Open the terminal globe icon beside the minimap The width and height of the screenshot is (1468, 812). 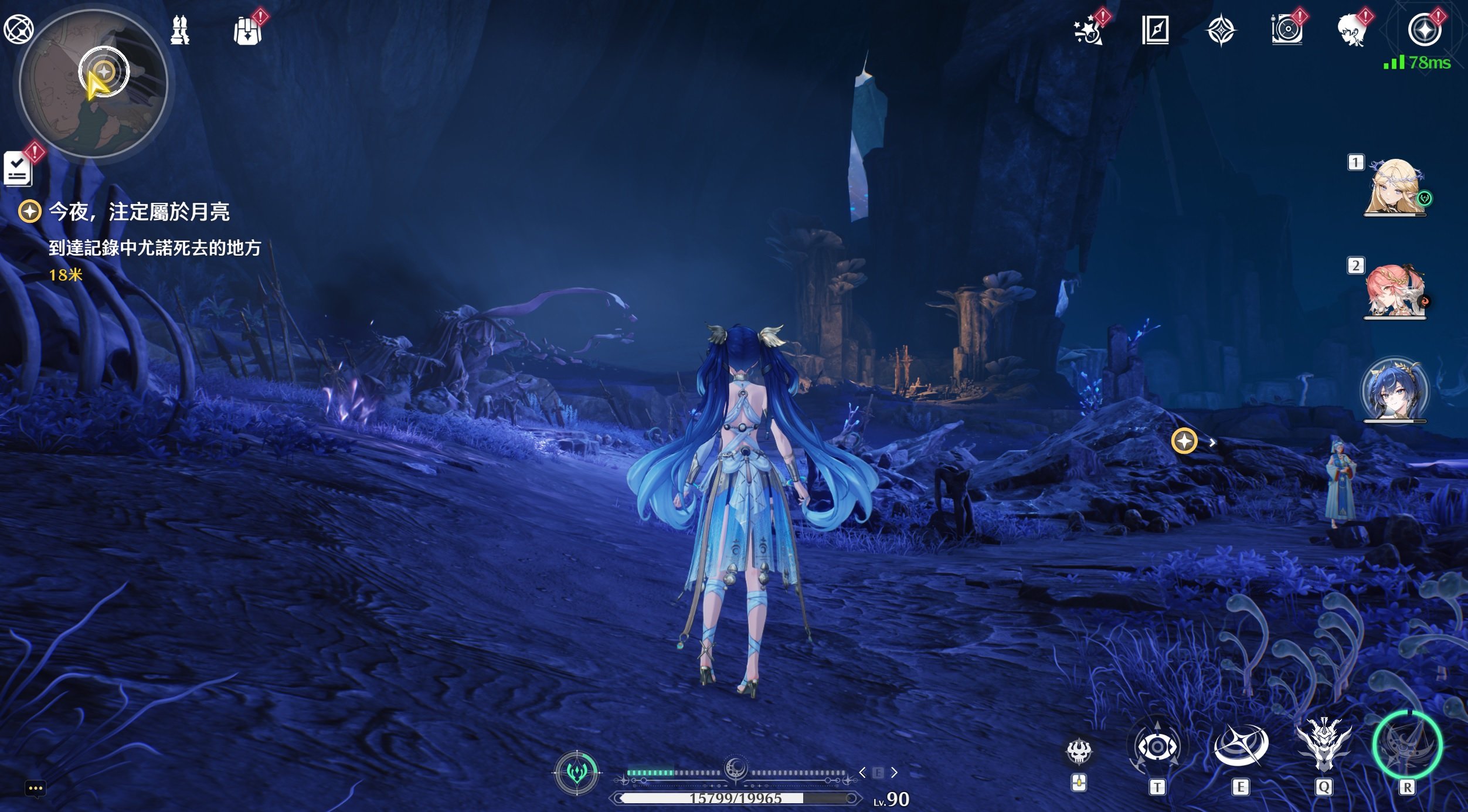click(18, 29)
